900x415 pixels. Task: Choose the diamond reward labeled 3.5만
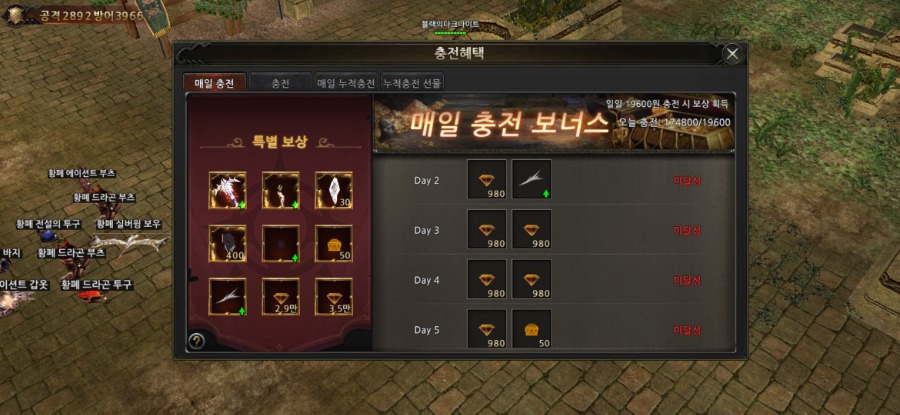coord(334,296)
